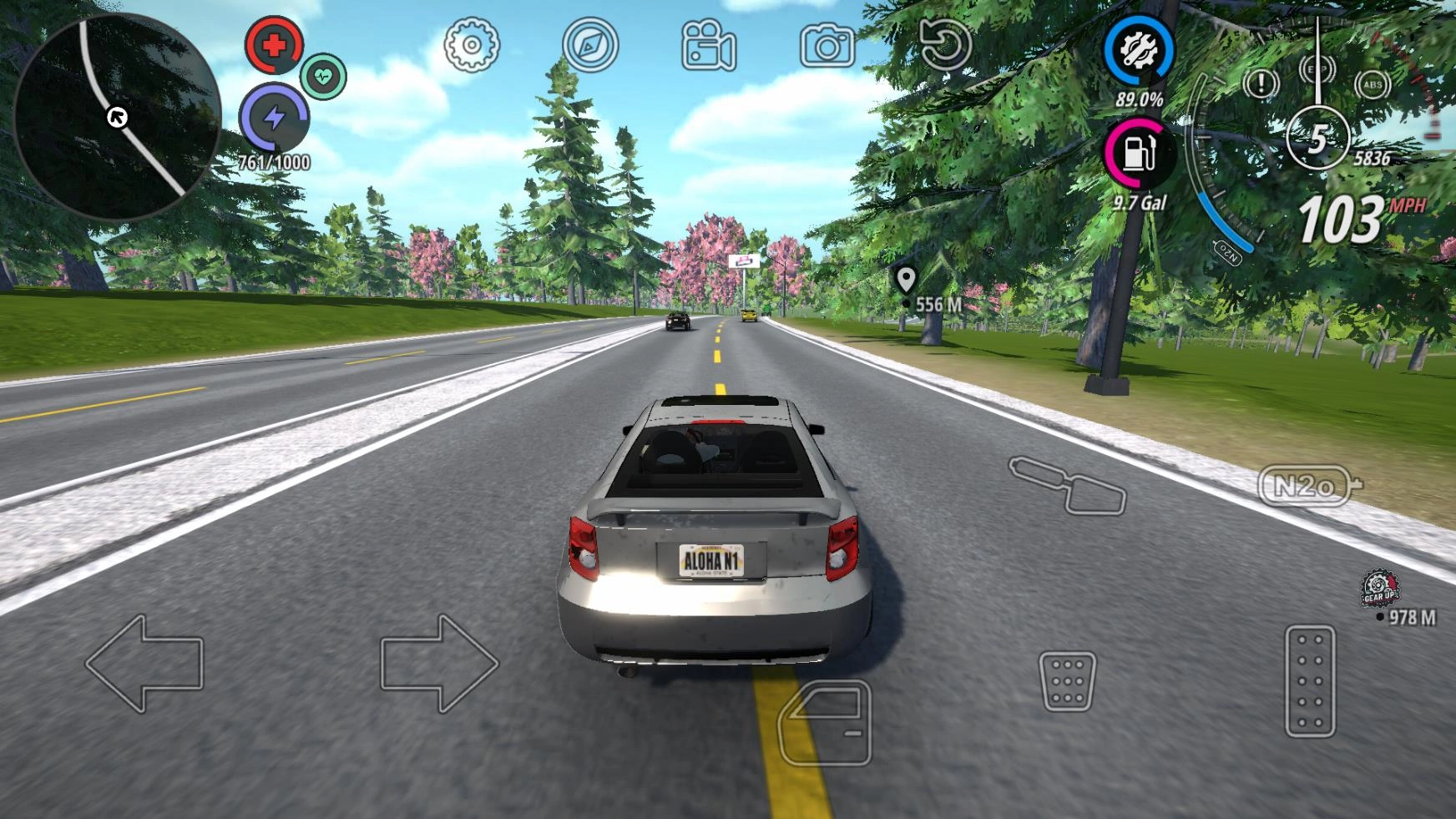
Task: Activate the N2O nitrous boost
Action: click(1307, 486)
